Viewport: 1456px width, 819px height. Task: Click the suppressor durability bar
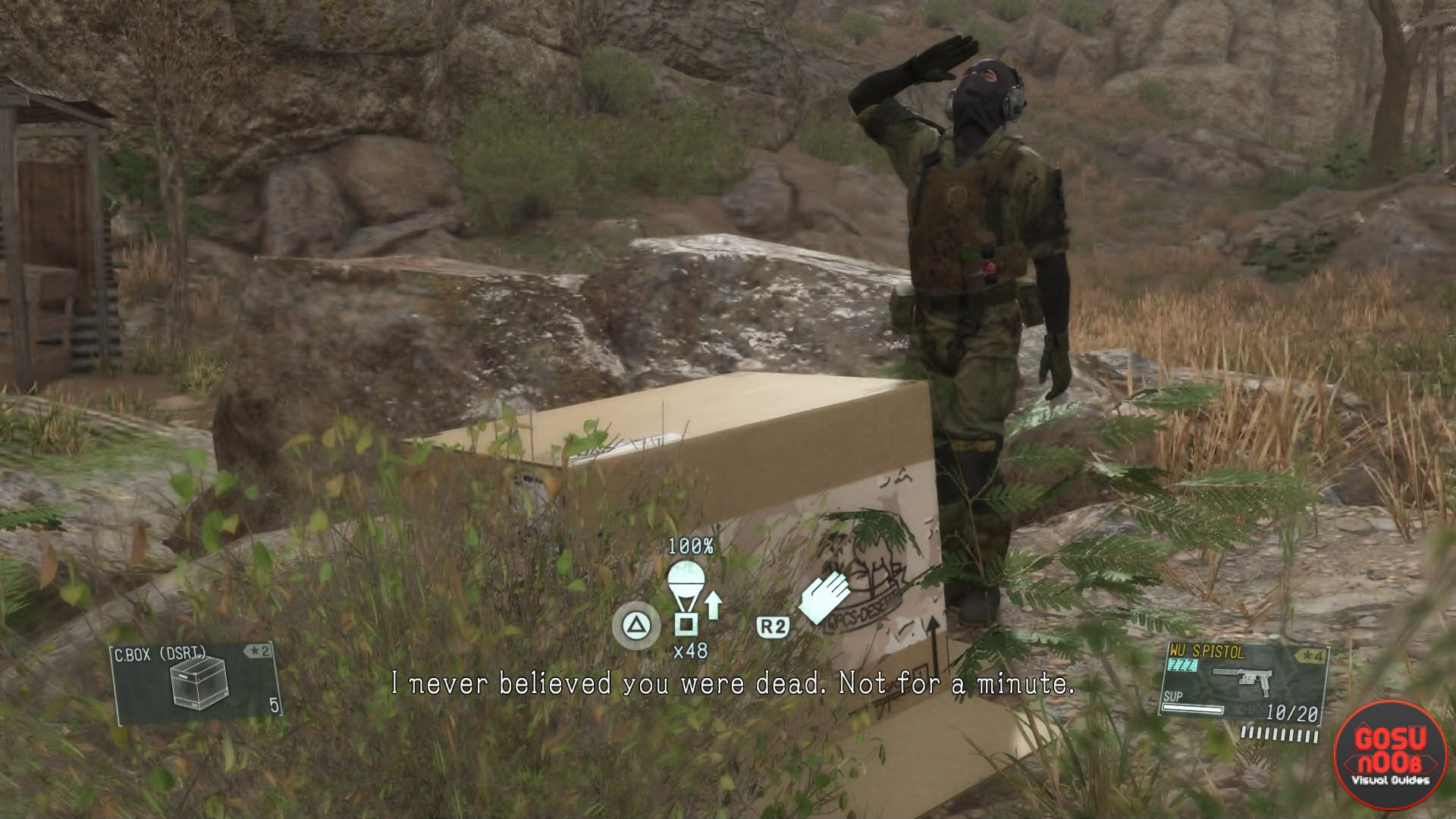[1193, 708]
